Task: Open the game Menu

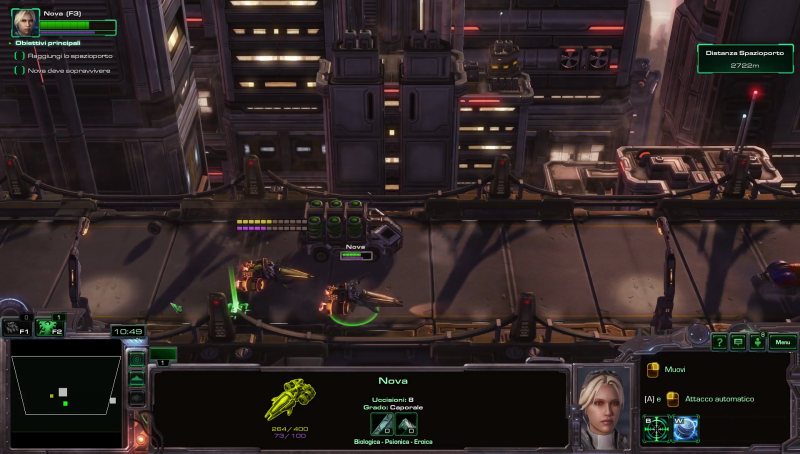Action: 783,342
